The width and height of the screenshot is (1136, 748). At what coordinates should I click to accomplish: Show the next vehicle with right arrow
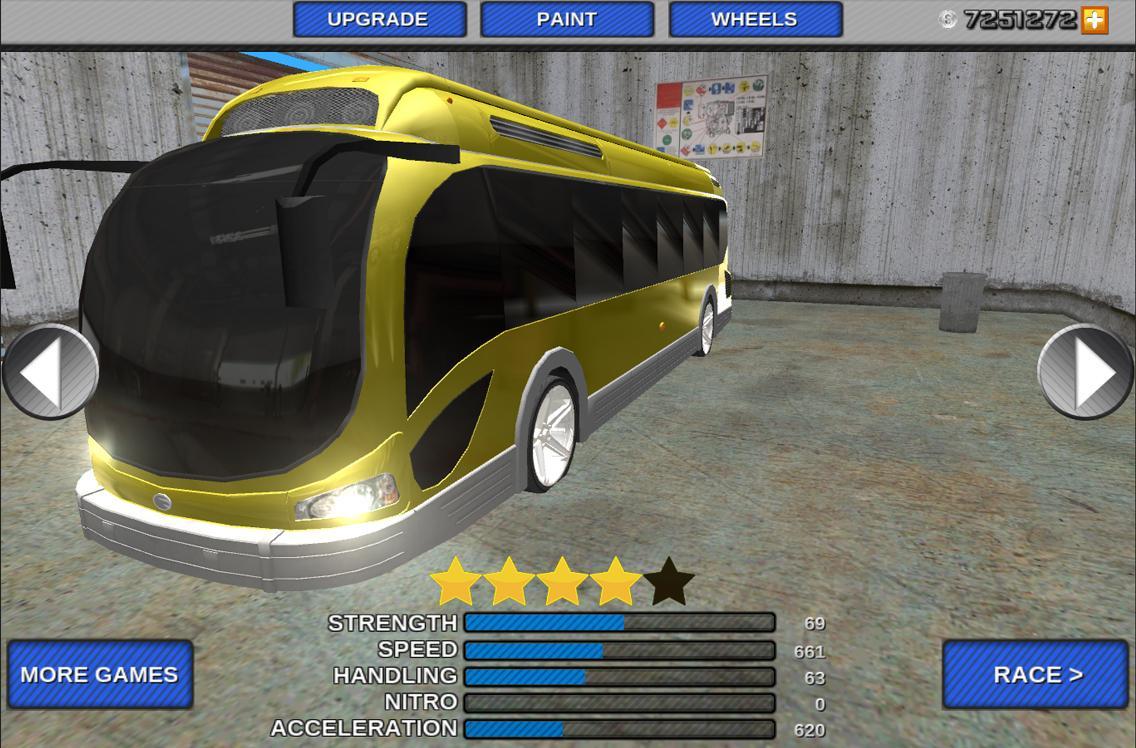pos(1087,371)
